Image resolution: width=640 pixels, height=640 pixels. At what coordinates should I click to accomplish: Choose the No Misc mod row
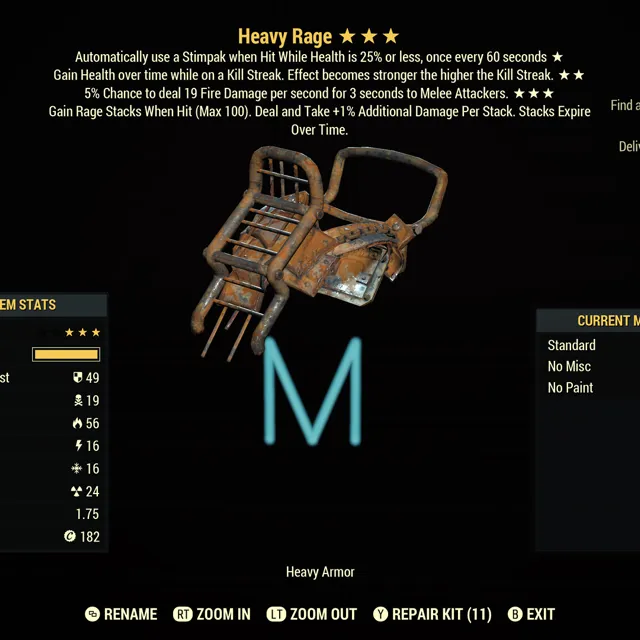(570, 366)
